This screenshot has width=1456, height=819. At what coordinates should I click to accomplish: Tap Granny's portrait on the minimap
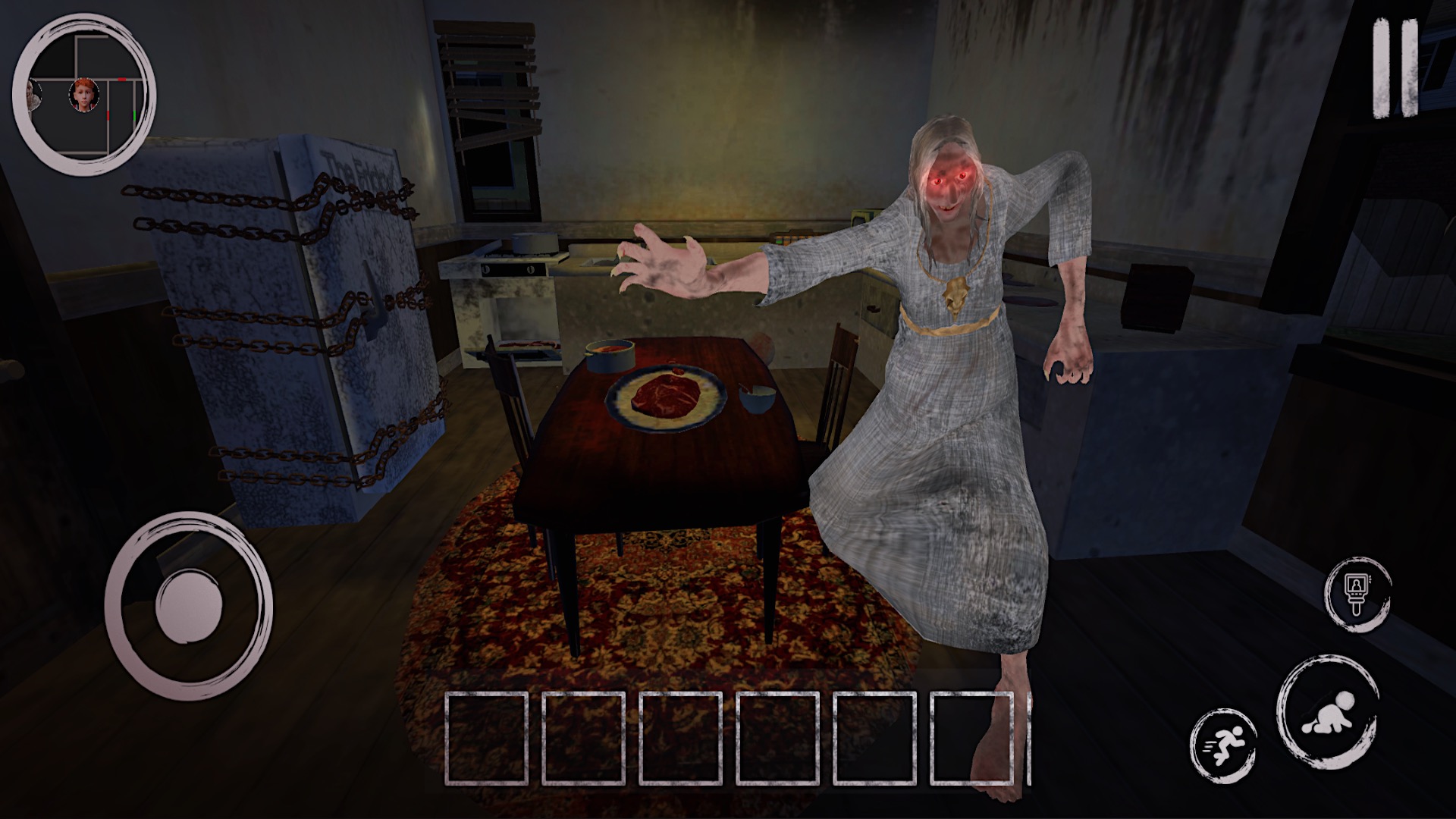click(x=32, y=95)
